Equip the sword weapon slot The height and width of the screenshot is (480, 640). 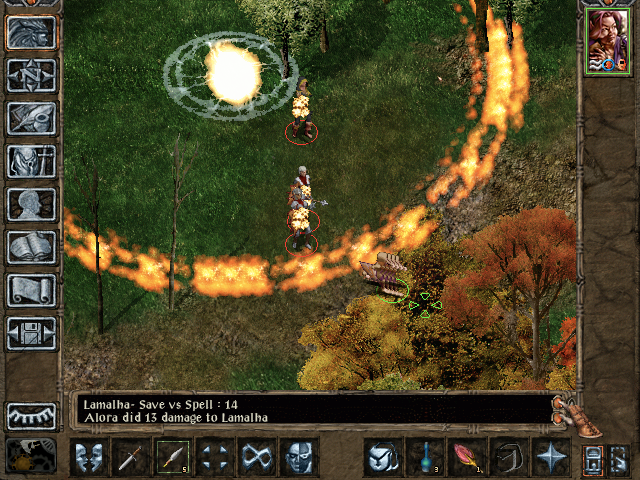pos(131,458)
